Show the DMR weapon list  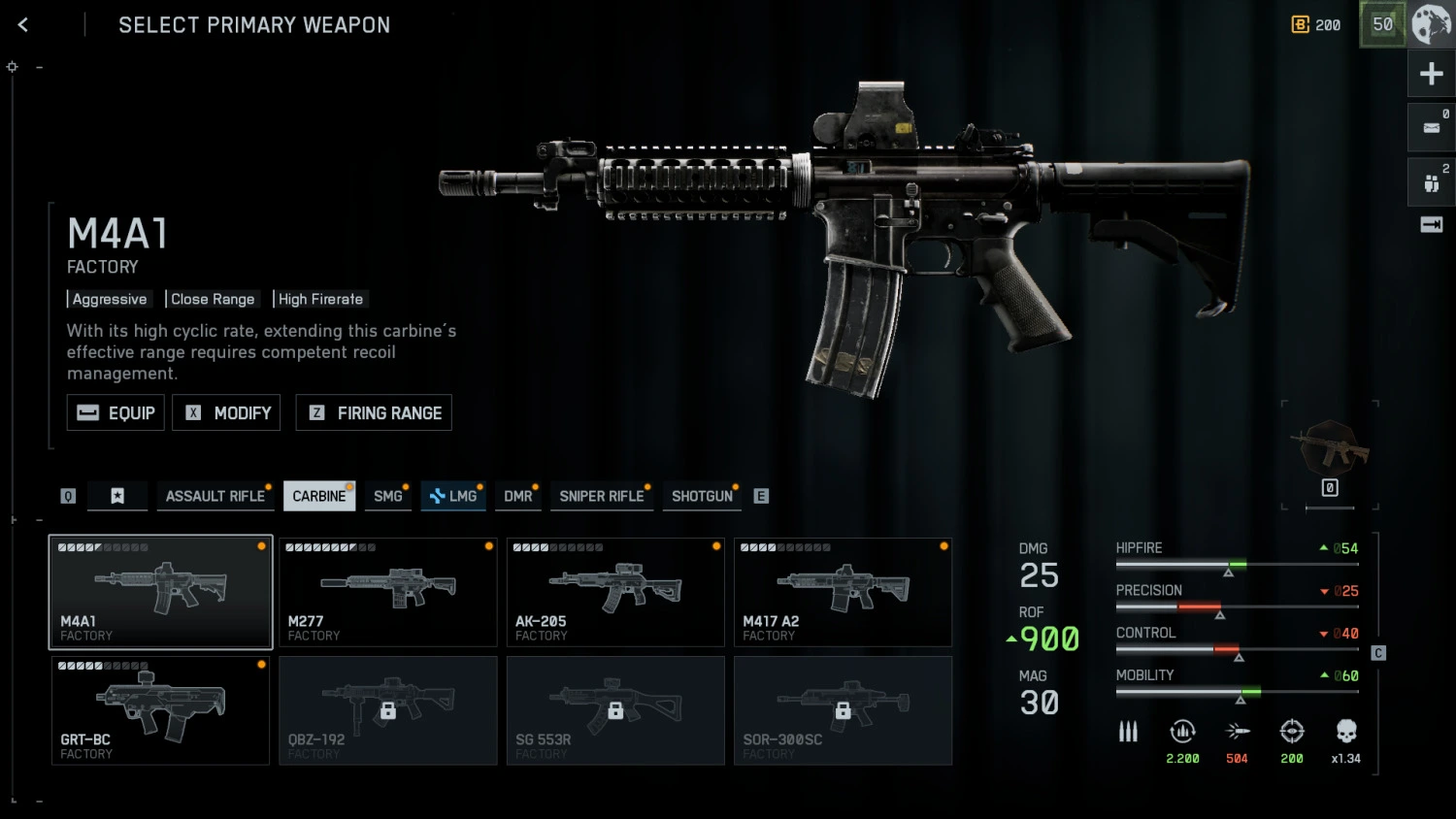click(x=517, y=496)
